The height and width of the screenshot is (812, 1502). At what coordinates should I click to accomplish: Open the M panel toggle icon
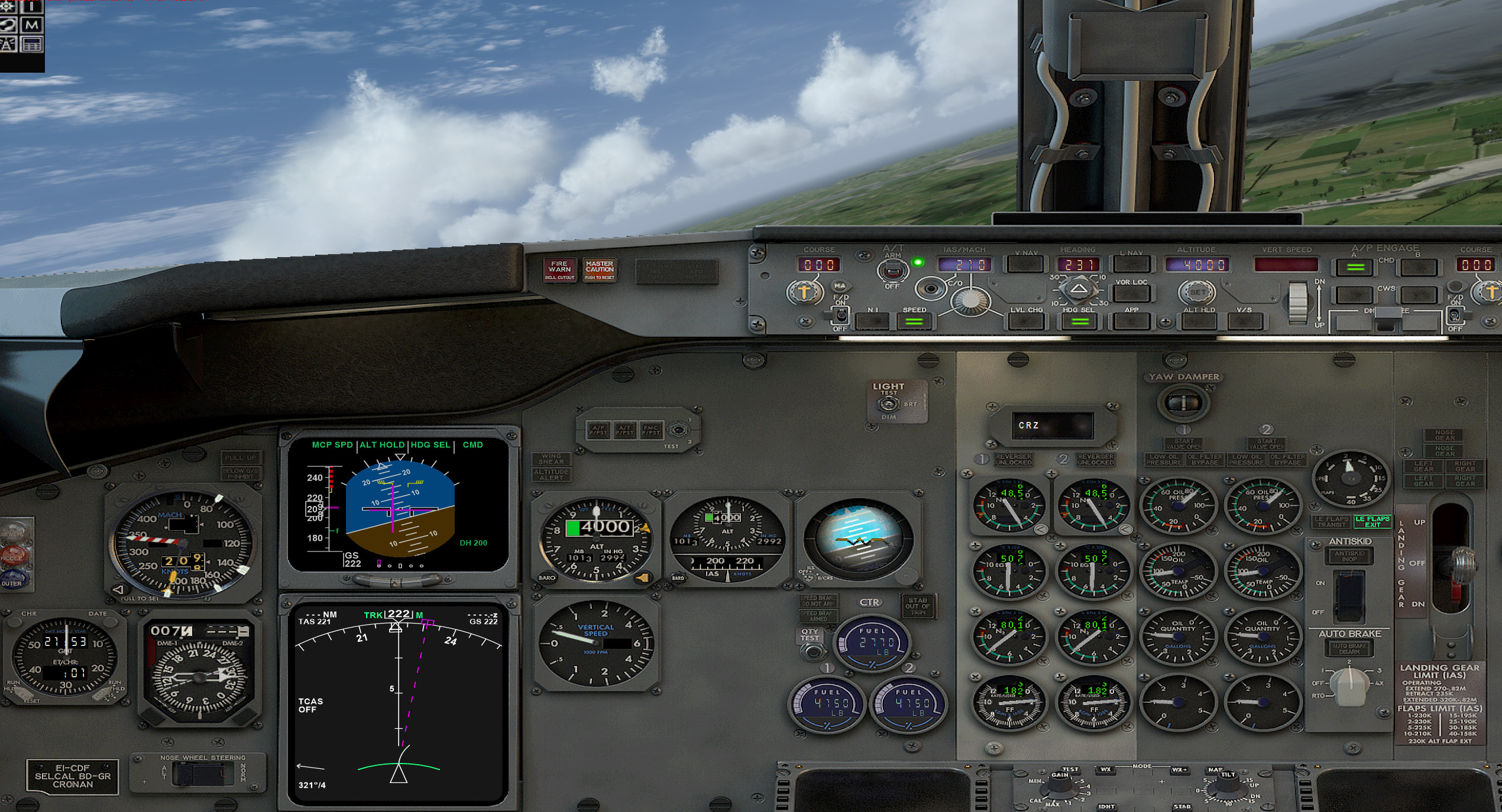coord(32,25)
